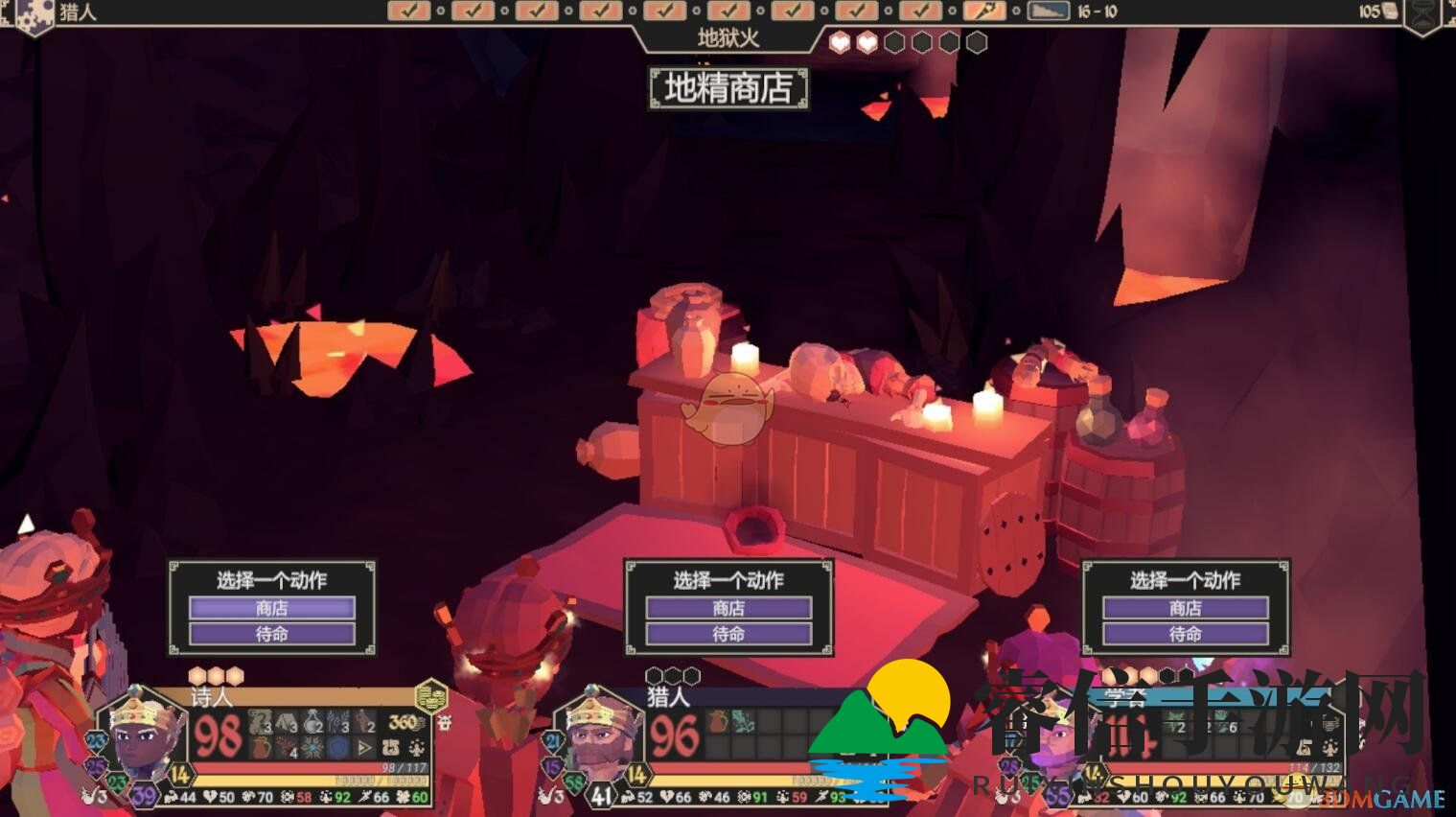
Task: Click the hourglass icon in the top bar
Action: click(x=1426, y=12)
